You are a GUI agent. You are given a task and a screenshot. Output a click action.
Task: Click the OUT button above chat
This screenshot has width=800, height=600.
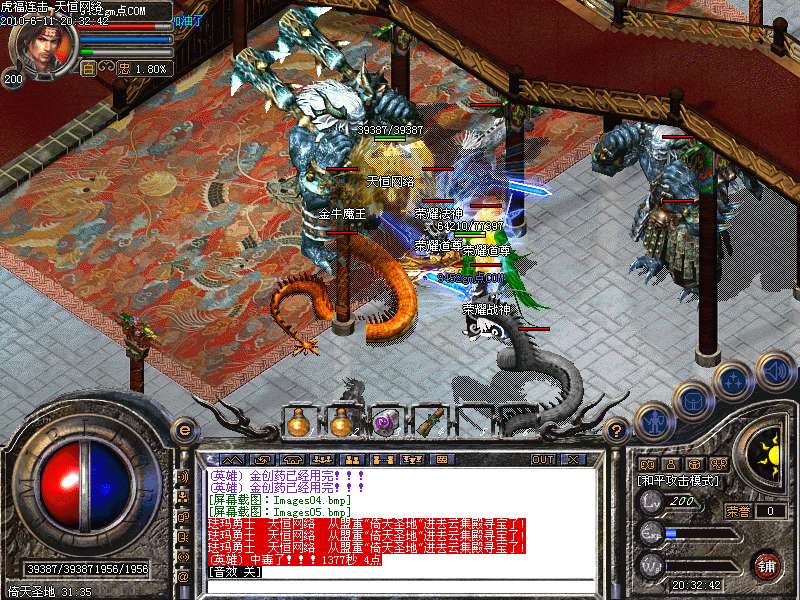543,459
